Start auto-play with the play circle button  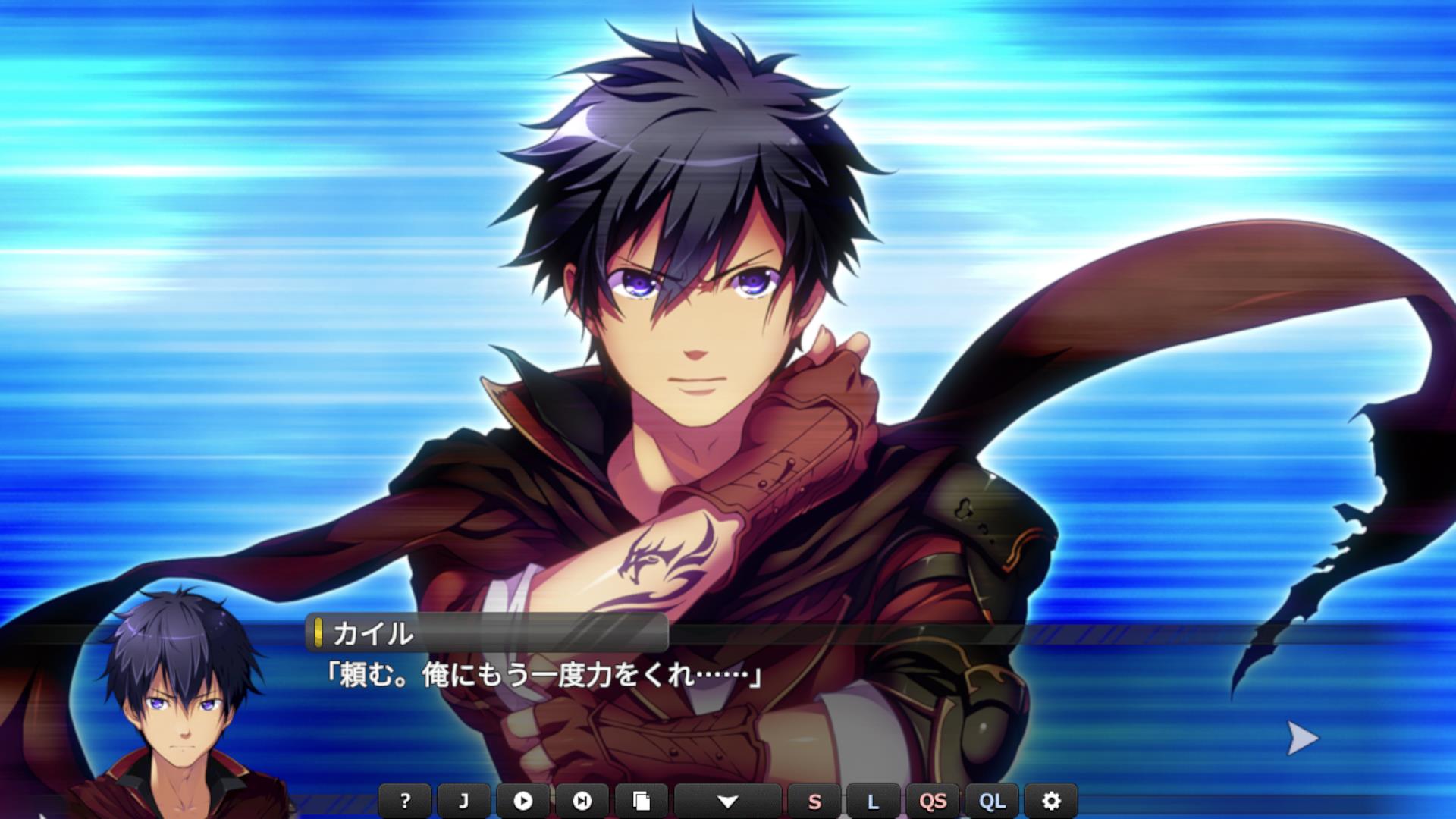click(x=522, y=801)
